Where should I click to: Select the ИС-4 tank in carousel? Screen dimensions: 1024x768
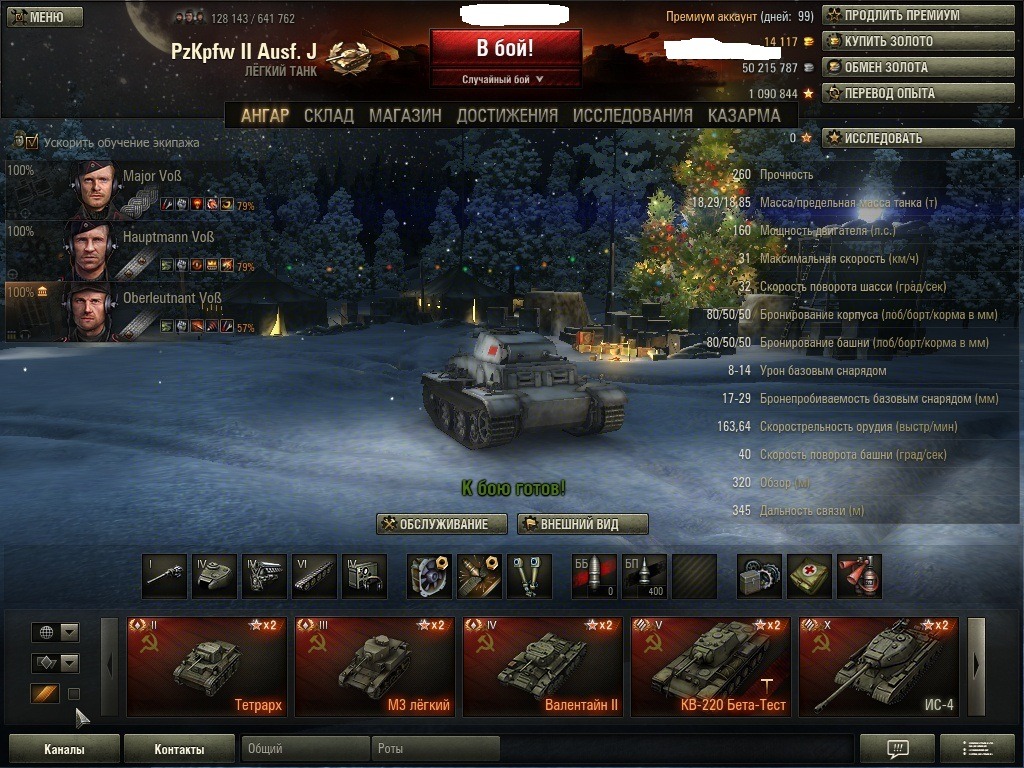coord(878,667)
